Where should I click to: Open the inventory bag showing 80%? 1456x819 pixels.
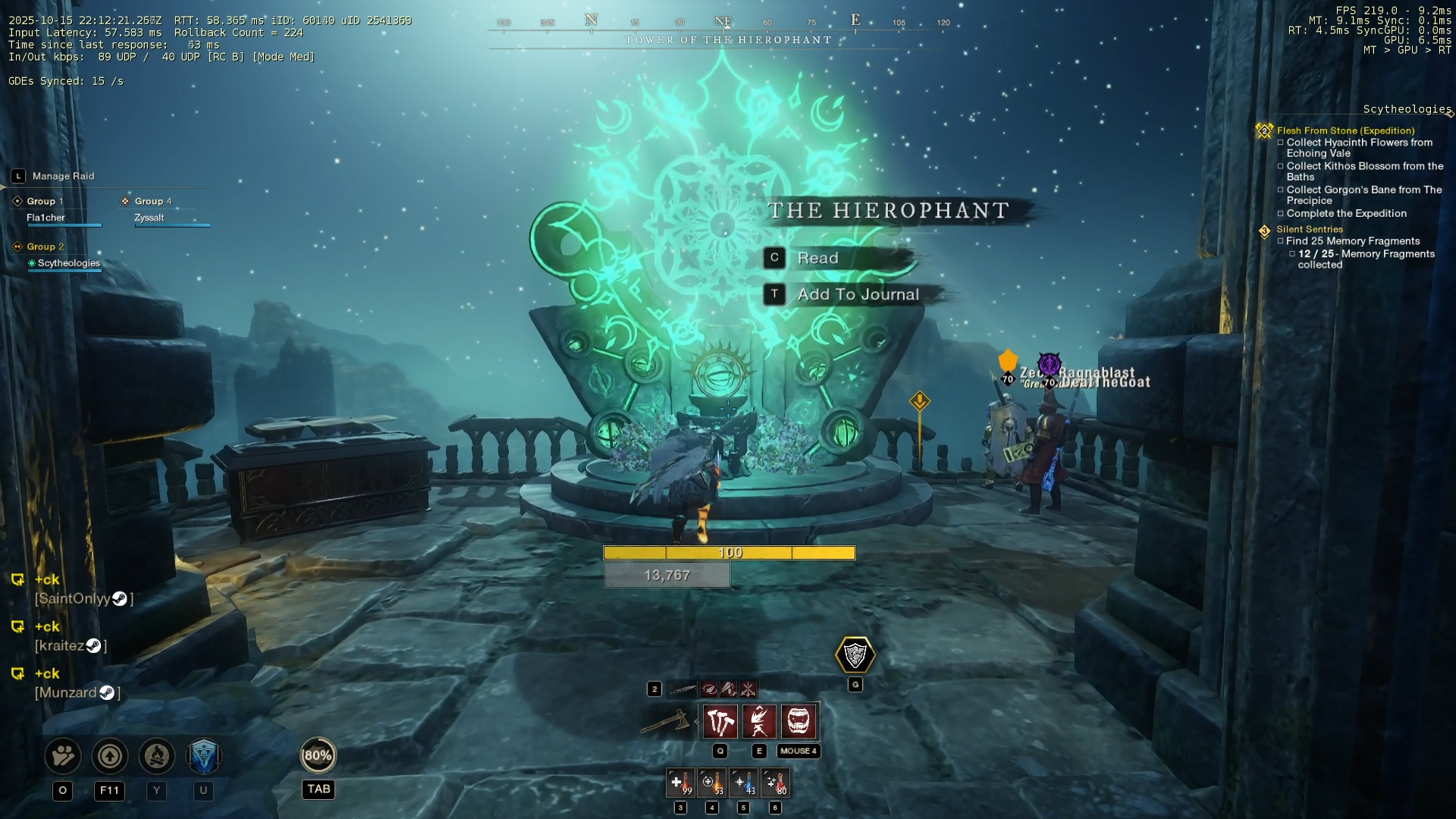(x=318, y=756)
